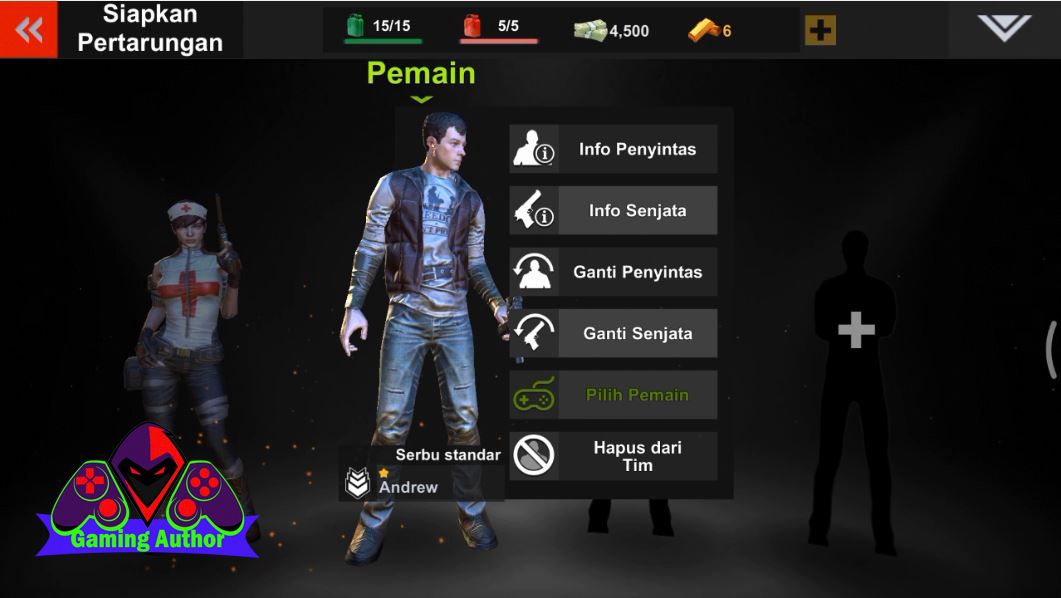Open Andrew's Serbu standar name badge
Image resolution: width=1061 pixels, height=598 pixels.
(422, 473)
